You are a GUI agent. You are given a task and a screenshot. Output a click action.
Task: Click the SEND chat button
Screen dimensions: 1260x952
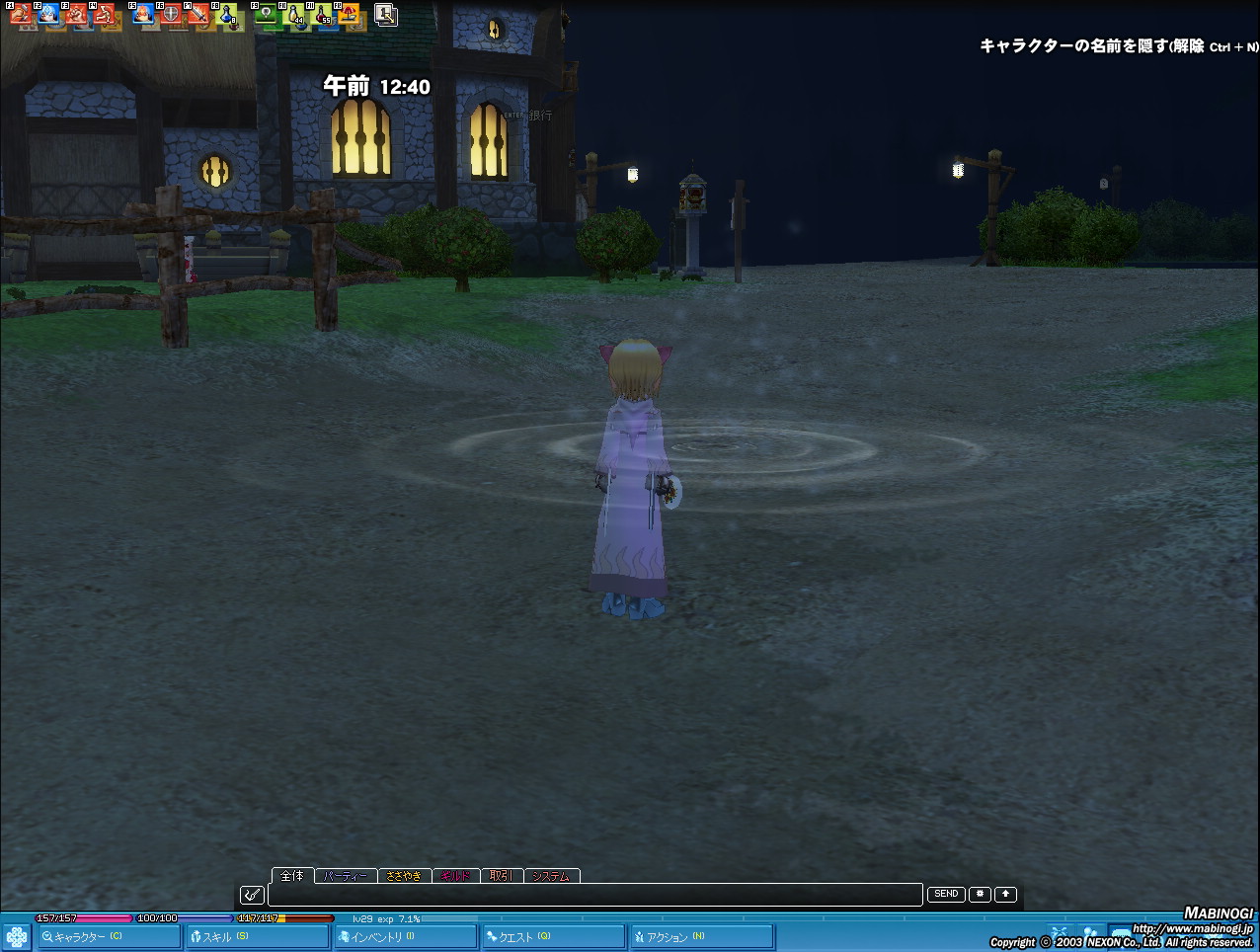point(946,895)
